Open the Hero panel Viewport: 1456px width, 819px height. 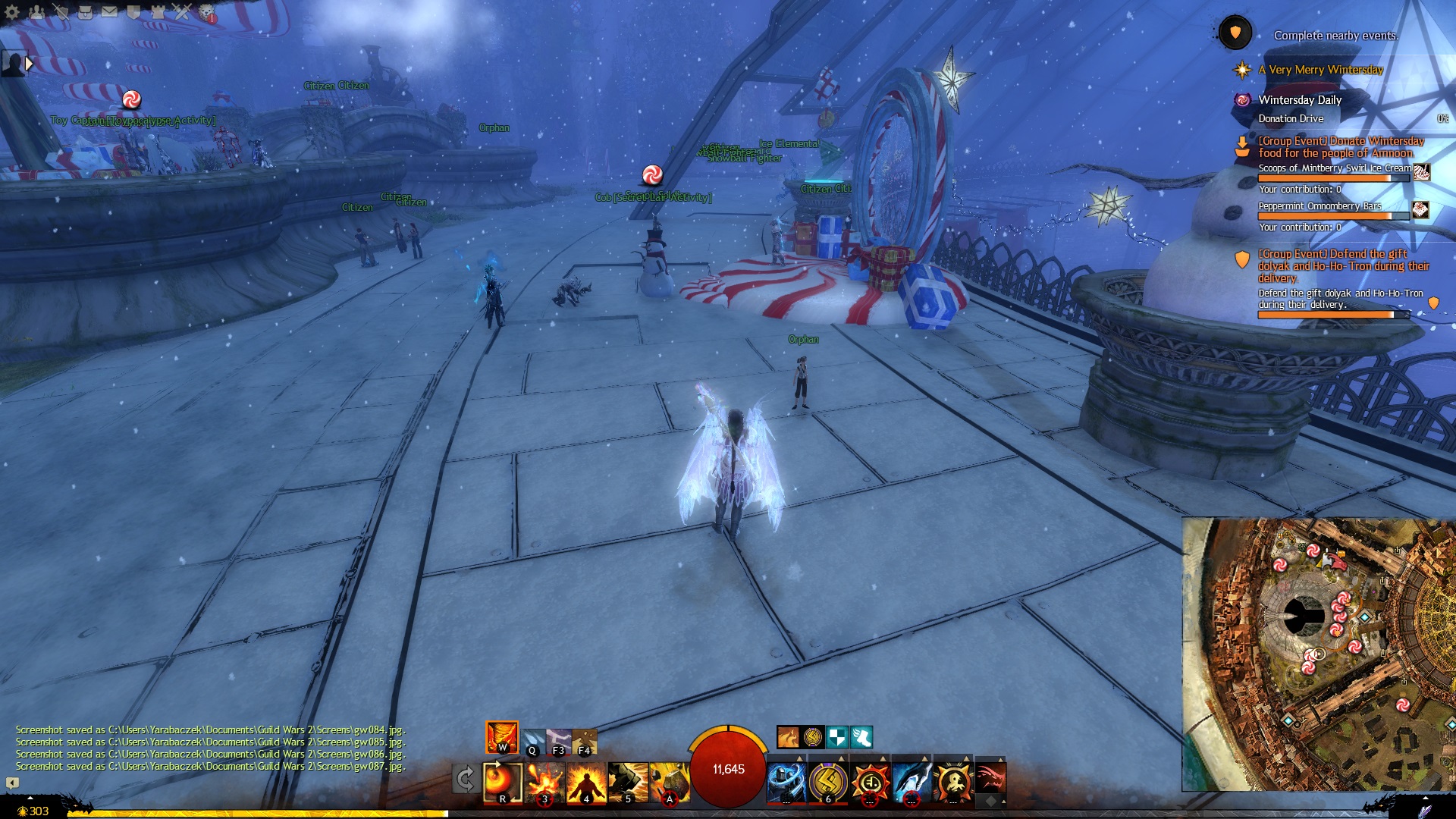[61, 11]
